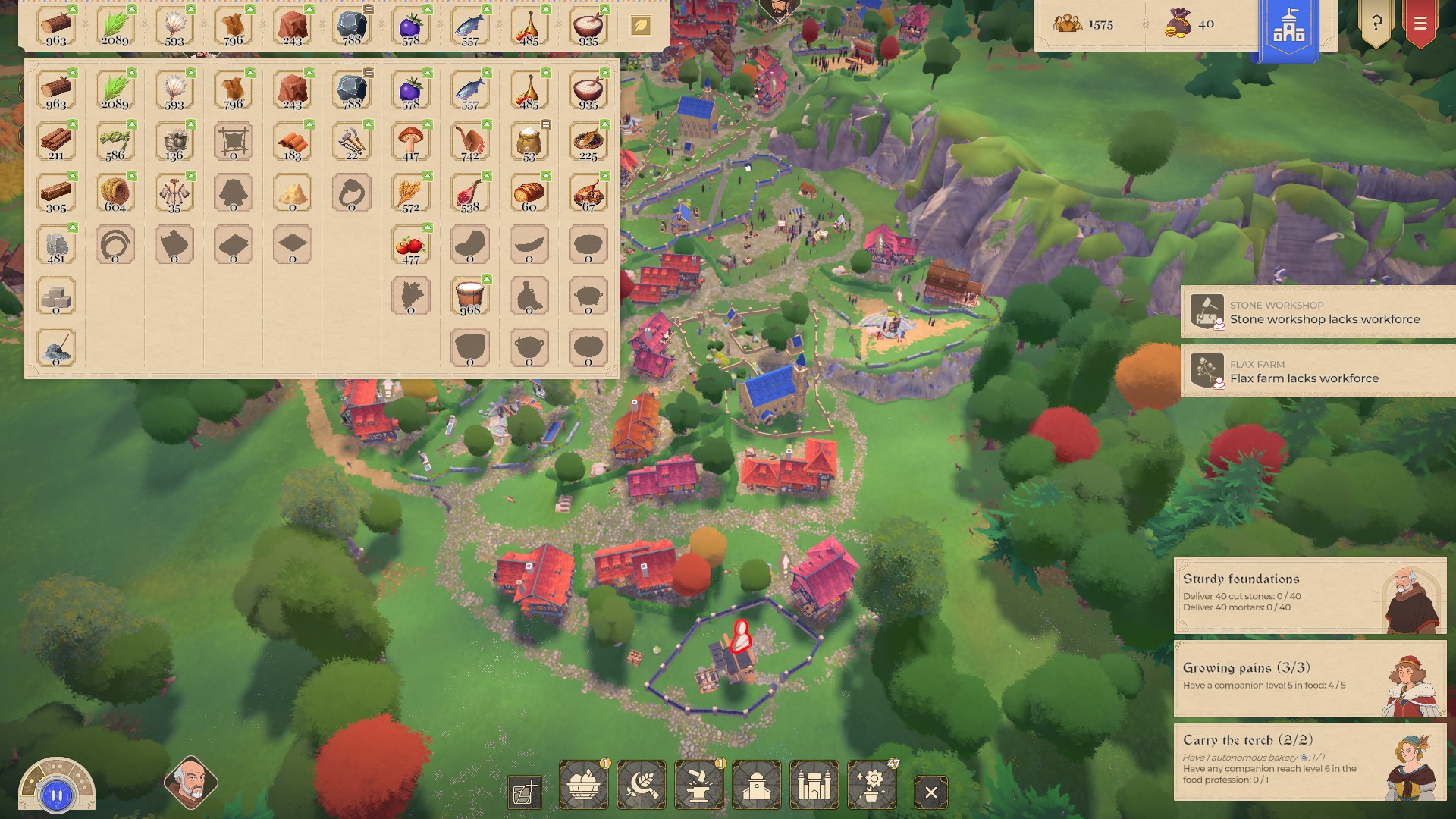Open the red hamburger main menu
The height and width of the screenshot is (819, 1456).
pos(1420,24)
